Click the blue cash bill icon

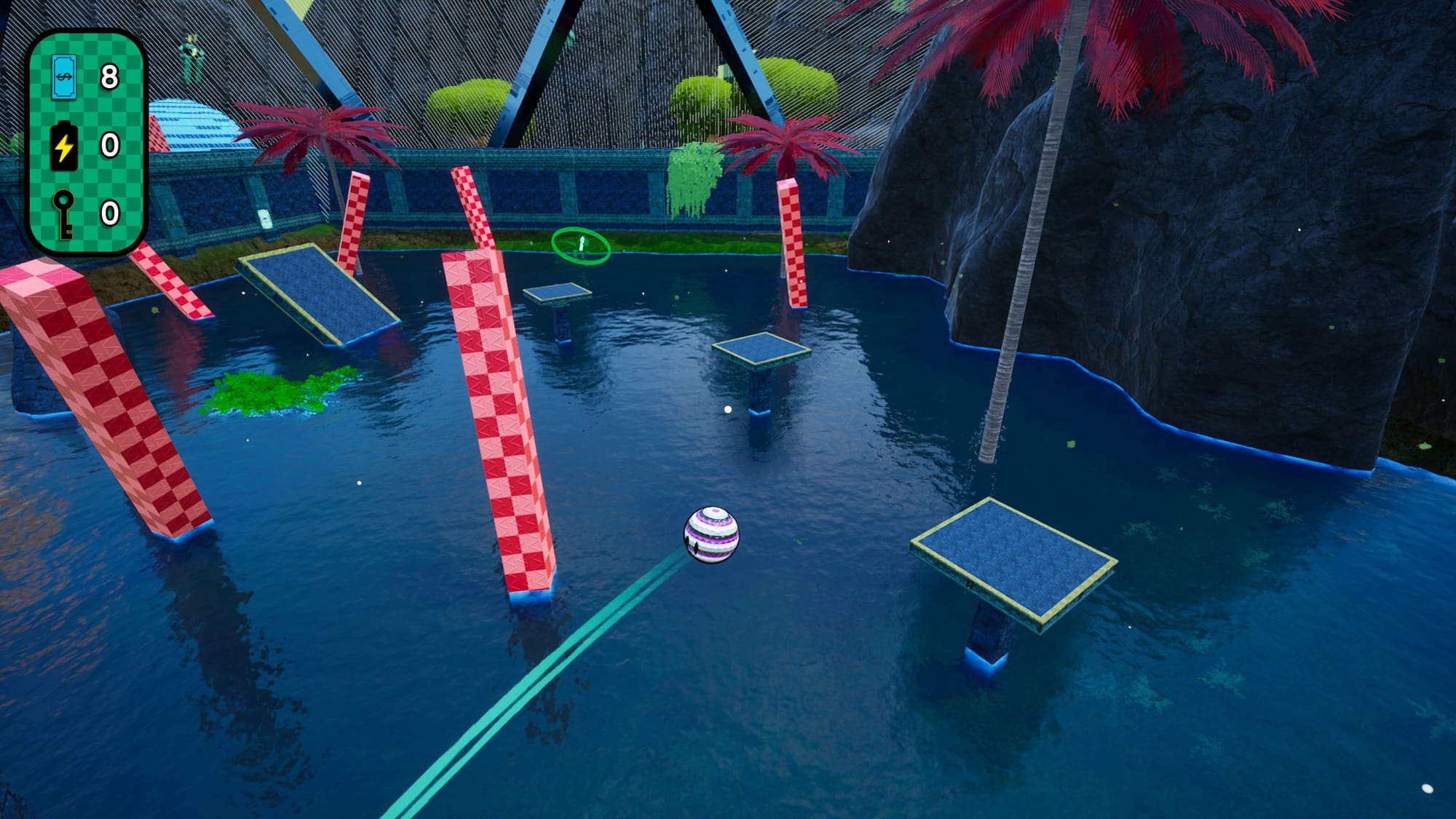[64, 76]
